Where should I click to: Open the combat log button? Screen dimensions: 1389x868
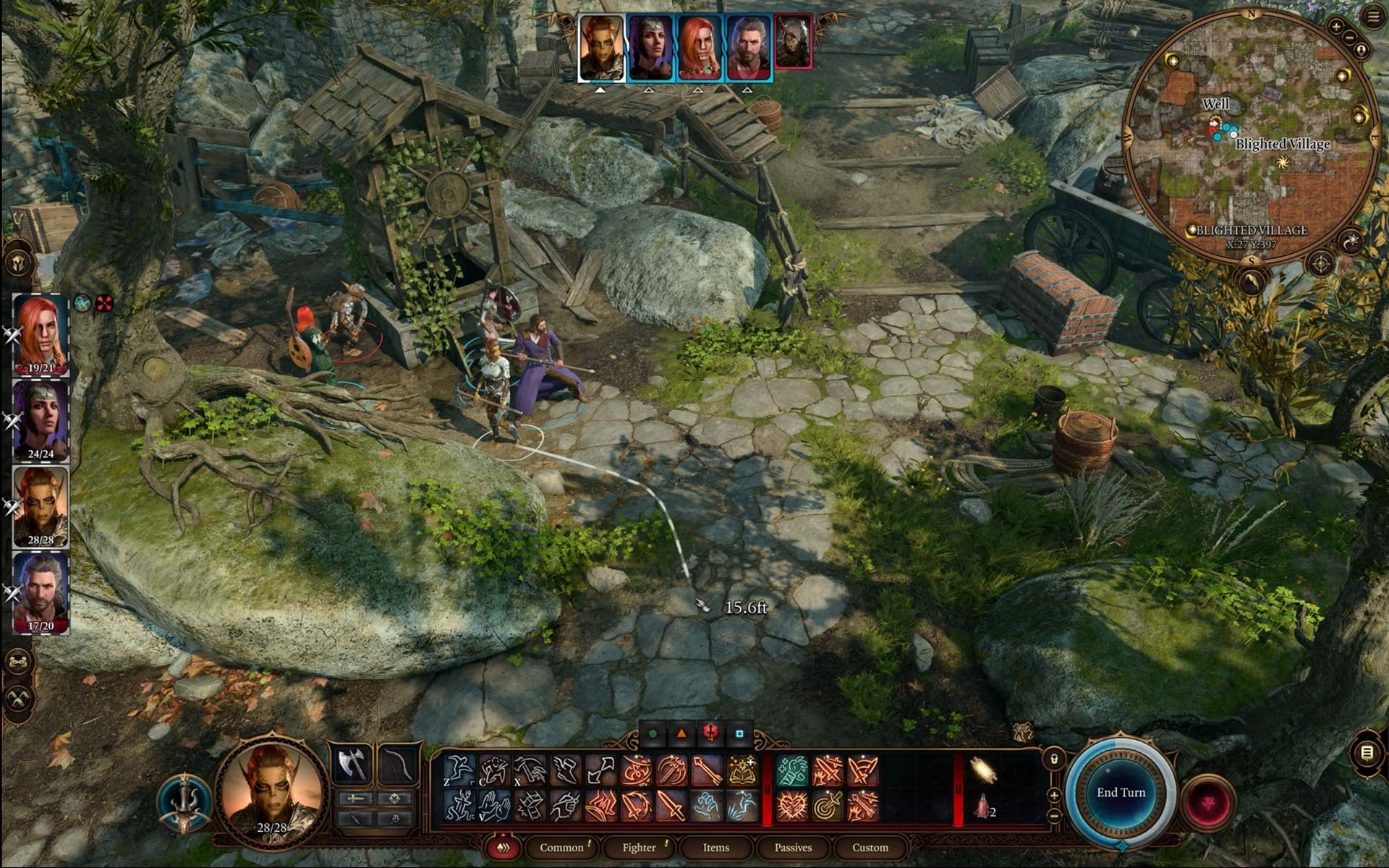tap(1367, 754)
